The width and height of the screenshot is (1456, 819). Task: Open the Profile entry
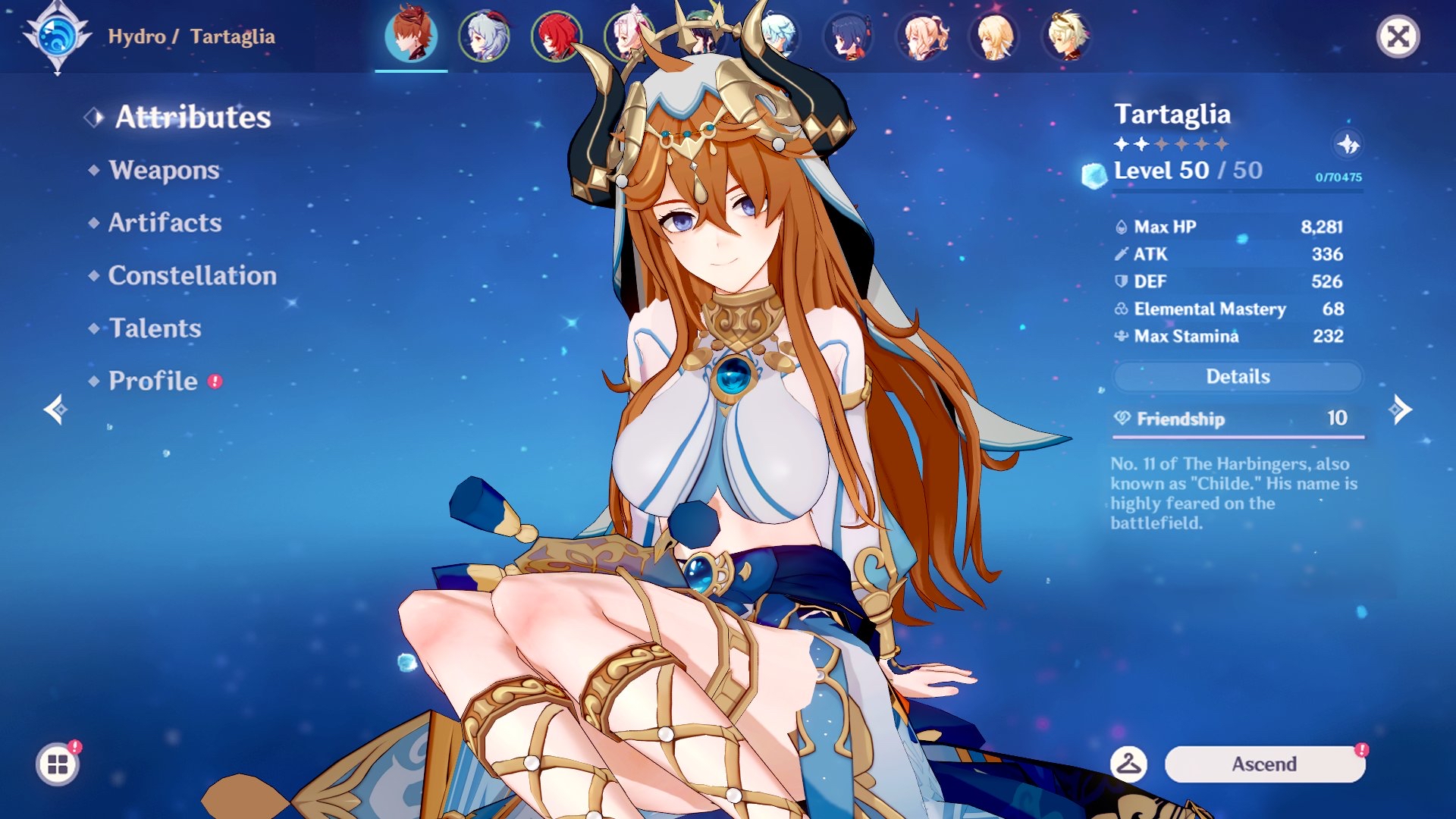pos(153,381)
